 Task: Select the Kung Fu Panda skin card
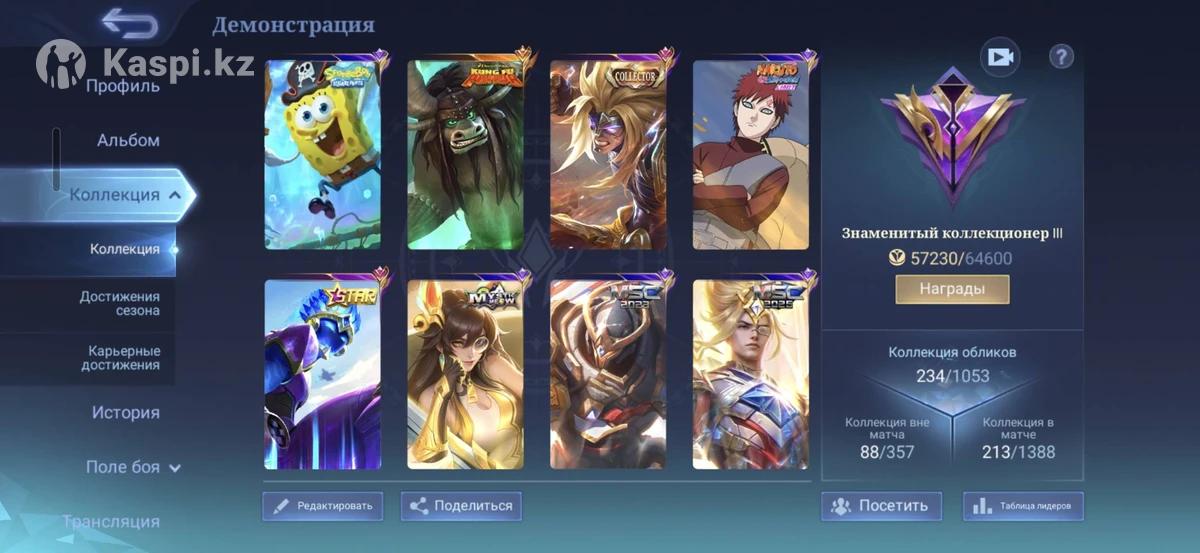465,155
